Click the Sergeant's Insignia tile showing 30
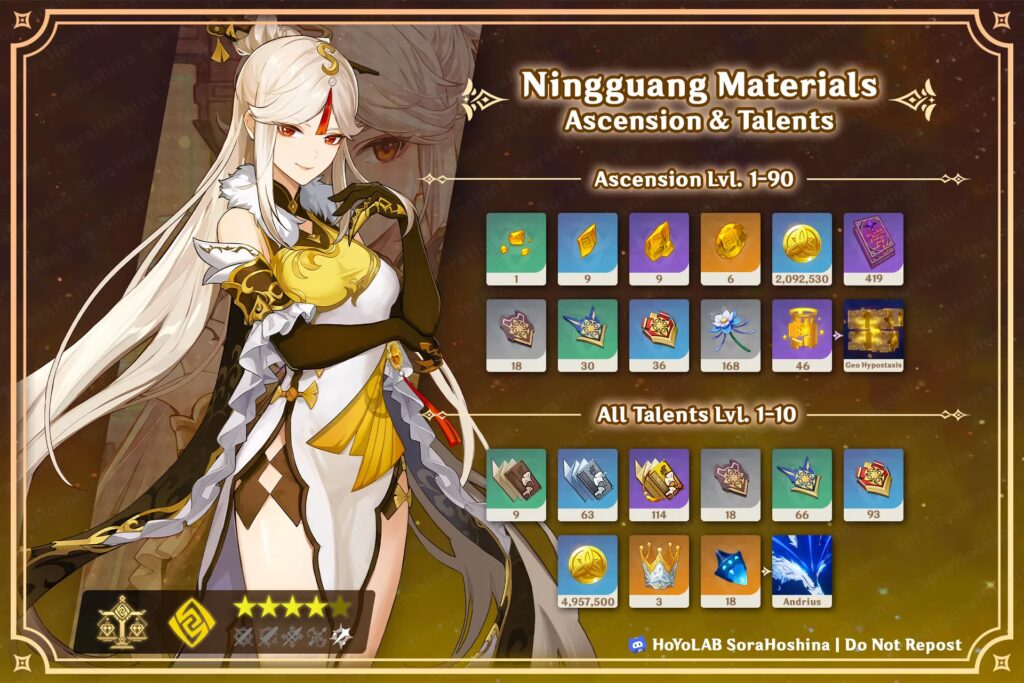 pyautogui.click(x=587, y=335)
